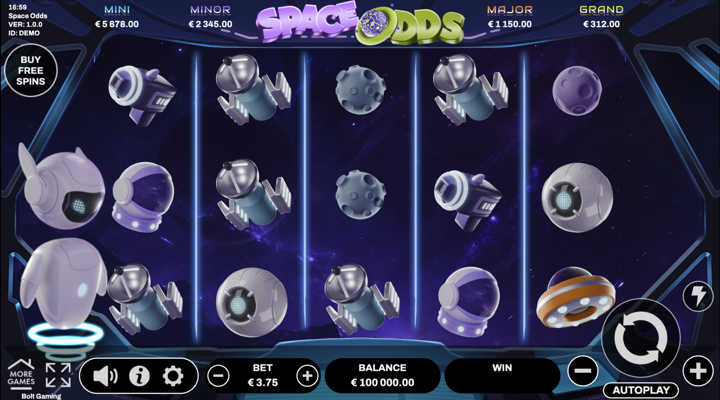Spin the reels with the circular arrow button
Screen dimensions: 720x400
(641, 339)
